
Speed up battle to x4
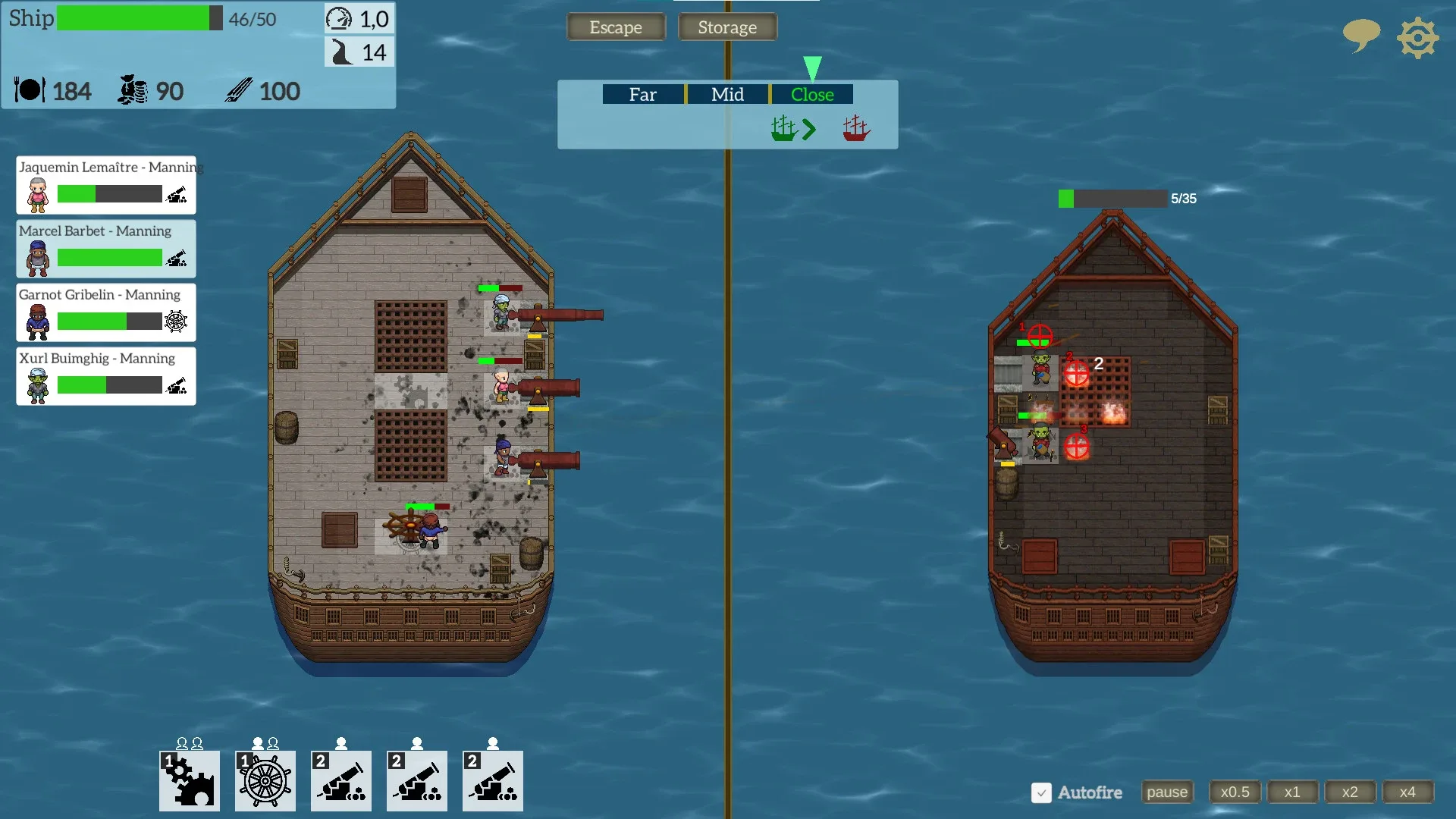tap(1407, 792)
